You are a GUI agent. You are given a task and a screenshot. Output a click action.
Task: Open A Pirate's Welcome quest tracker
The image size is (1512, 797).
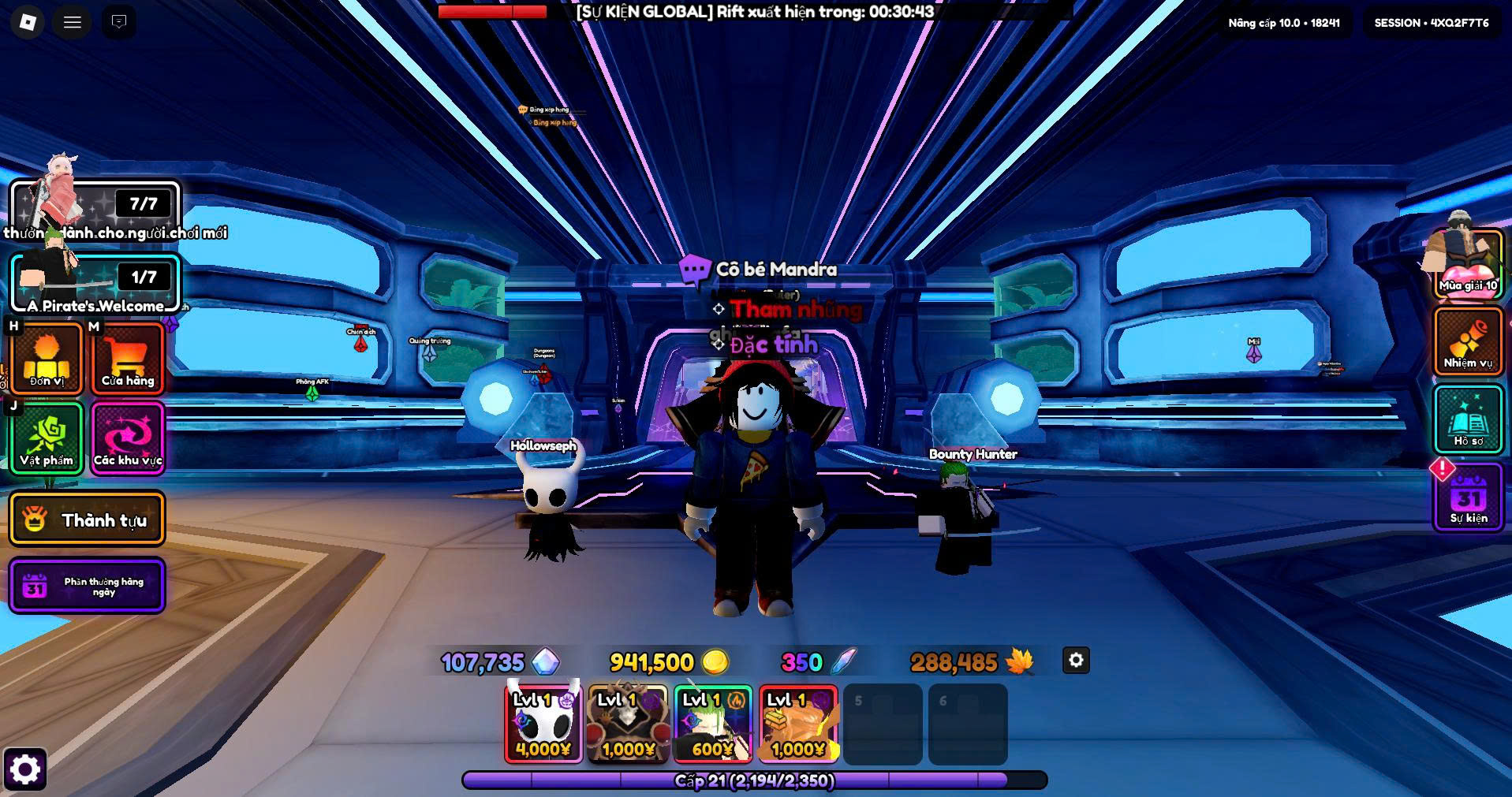[x=95, y=282]
